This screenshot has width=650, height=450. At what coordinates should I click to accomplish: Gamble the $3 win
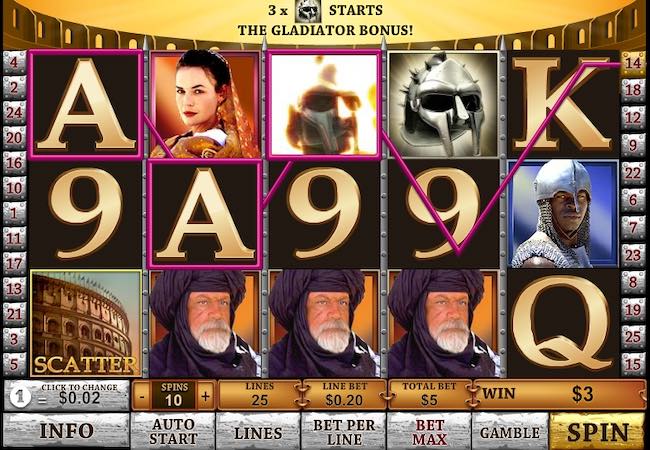click(509, 432)
